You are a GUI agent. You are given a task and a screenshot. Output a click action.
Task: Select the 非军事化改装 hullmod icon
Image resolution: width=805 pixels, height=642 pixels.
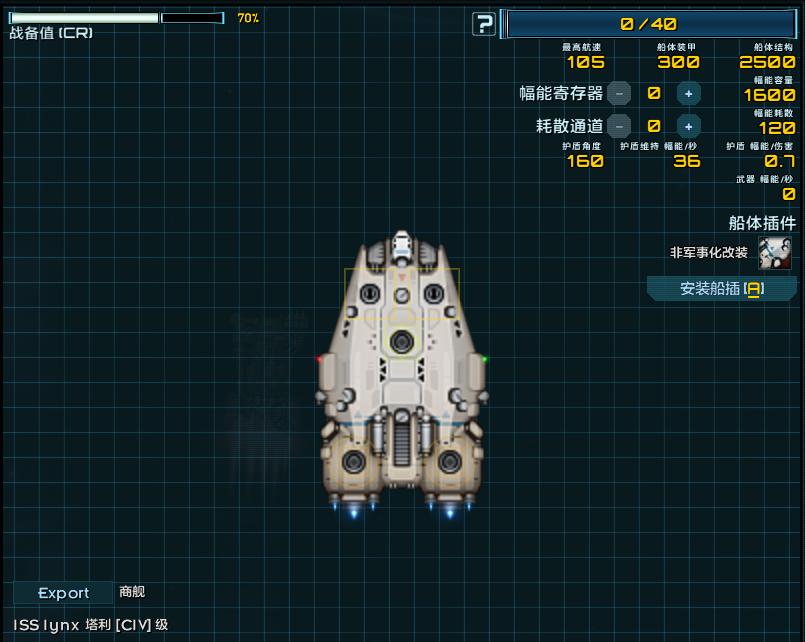click(x=775, y=253)
